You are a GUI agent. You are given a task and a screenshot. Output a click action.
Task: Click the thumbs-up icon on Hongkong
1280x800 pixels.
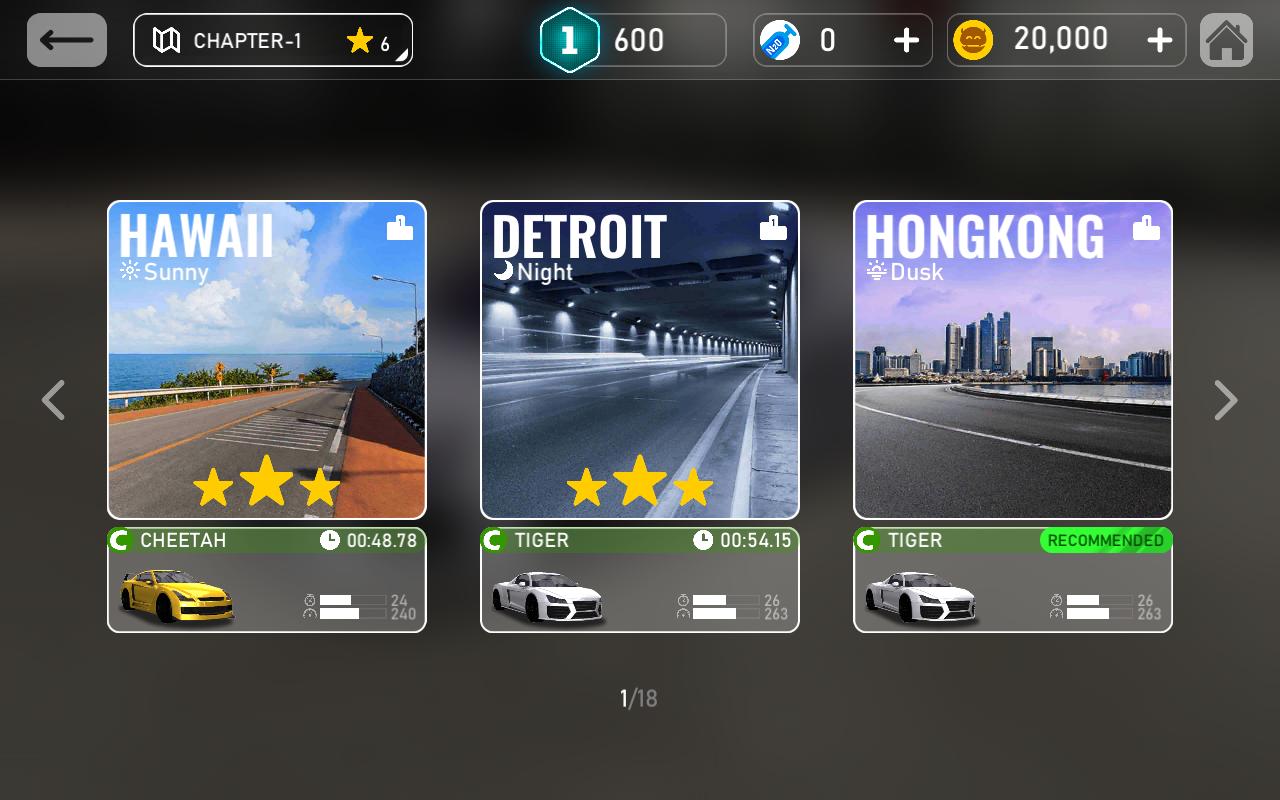point(1146,228)
